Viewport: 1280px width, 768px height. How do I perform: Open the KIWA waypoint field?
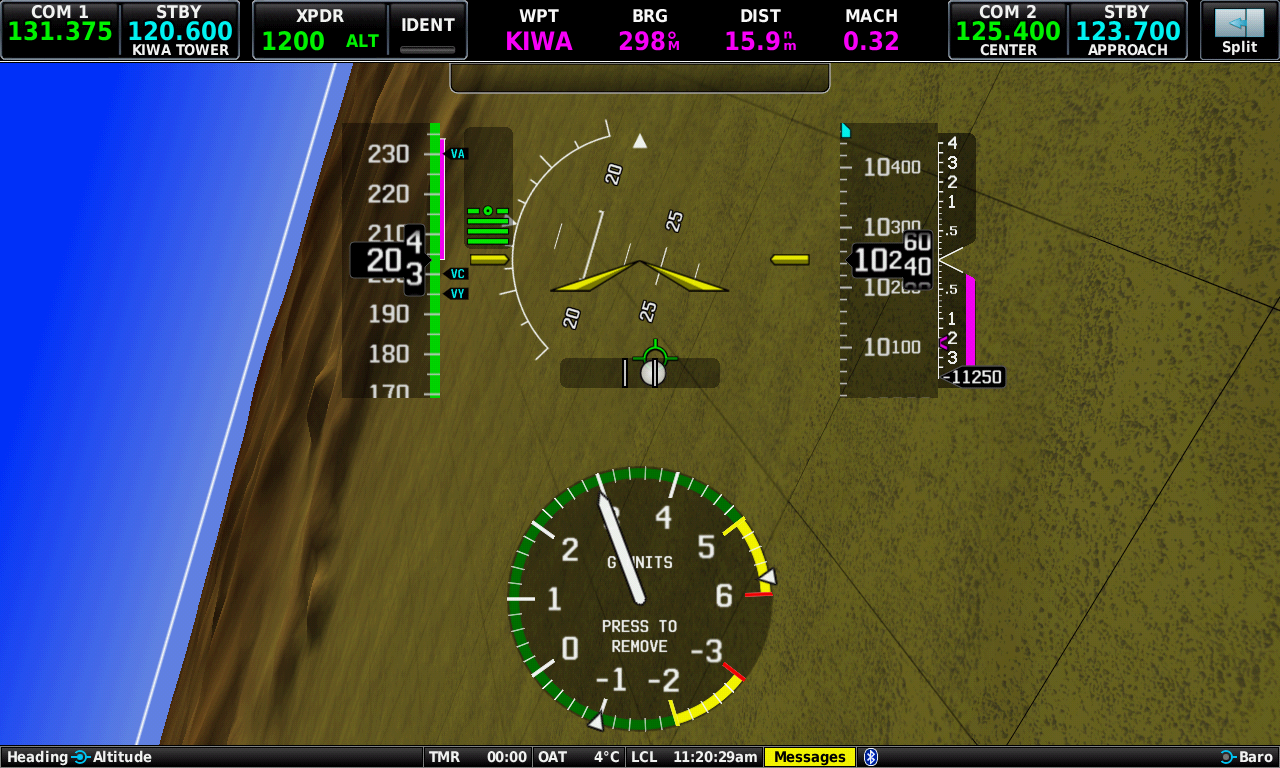point(539,31)
